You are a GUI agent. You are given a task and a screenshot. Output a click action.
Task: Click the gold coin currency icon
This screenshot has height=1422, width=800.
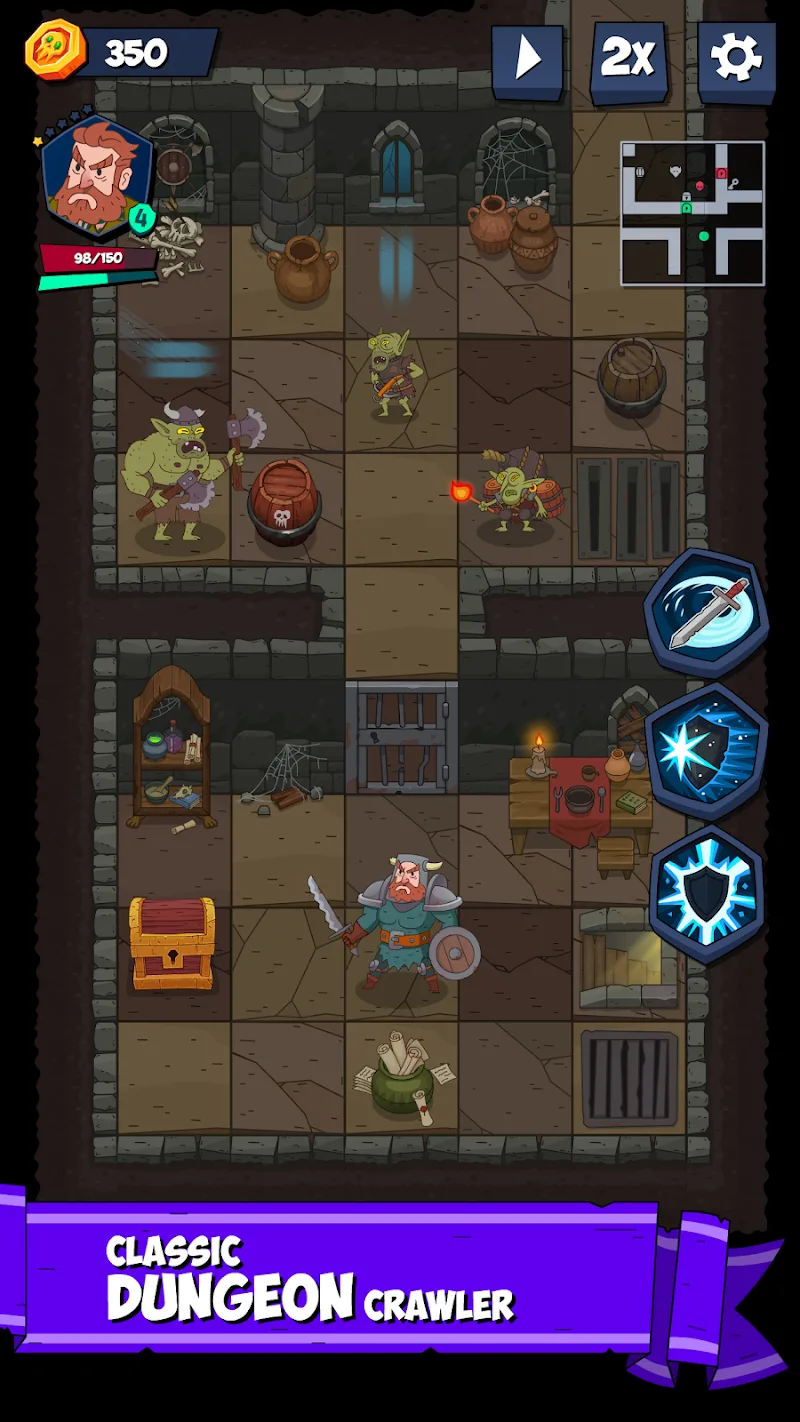(x=56, y=50)
